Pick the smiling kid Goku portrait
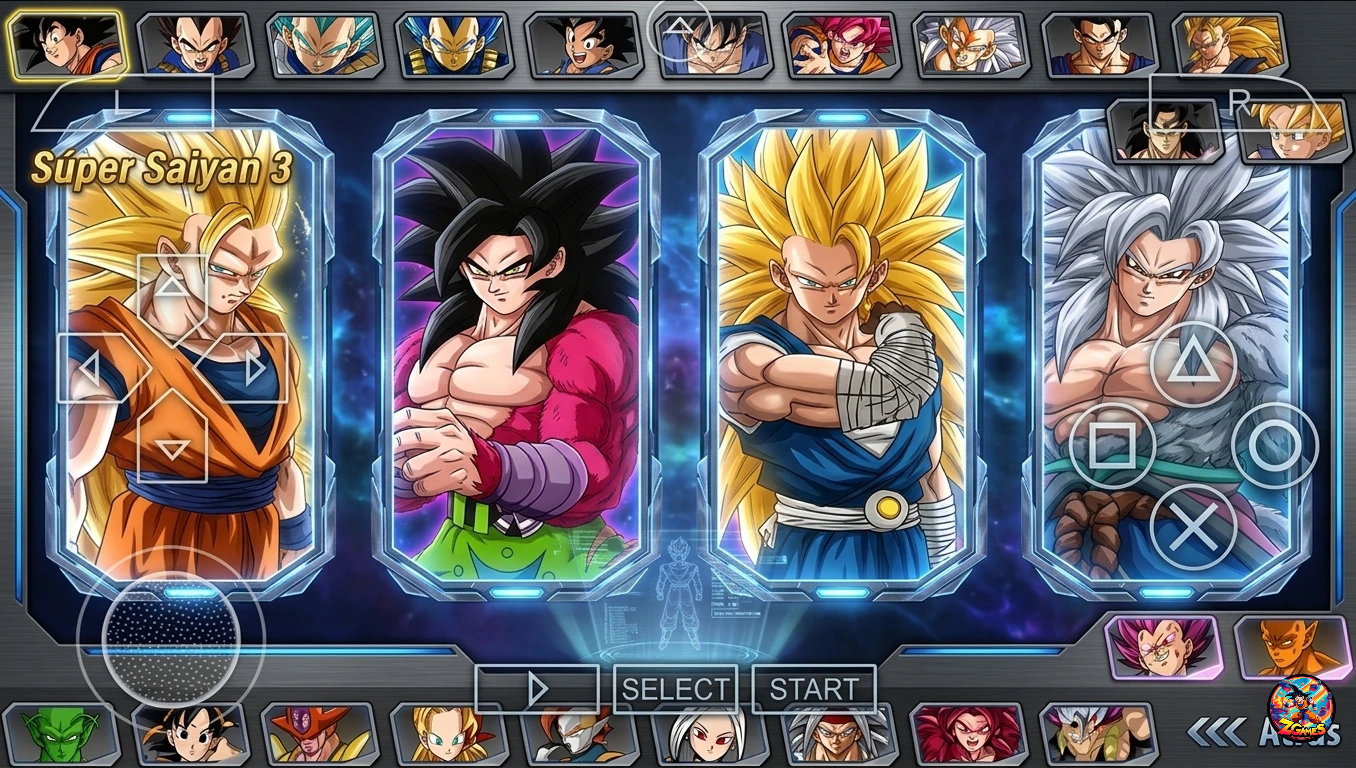1356x768 pixels. pos(583,46)
